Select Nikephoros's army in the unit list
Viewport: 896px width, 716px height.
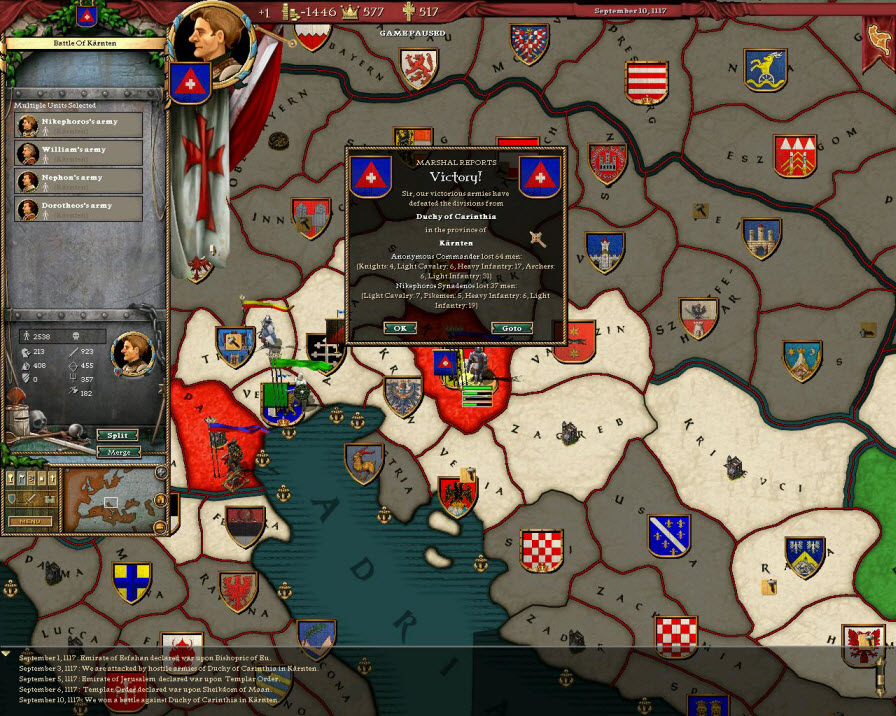pos(79,125)
